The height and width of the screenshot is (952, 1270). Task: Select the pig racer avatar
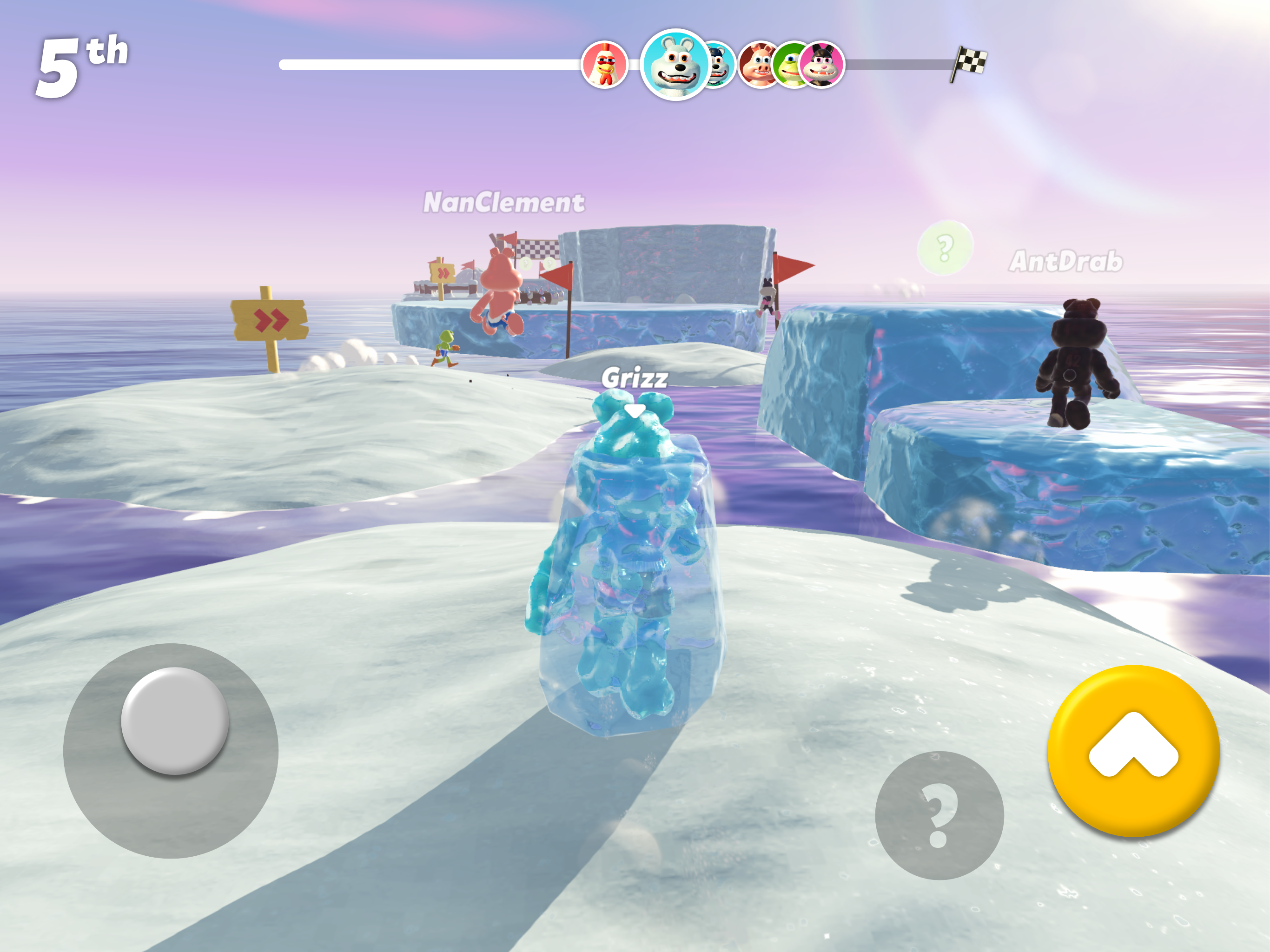756,64
